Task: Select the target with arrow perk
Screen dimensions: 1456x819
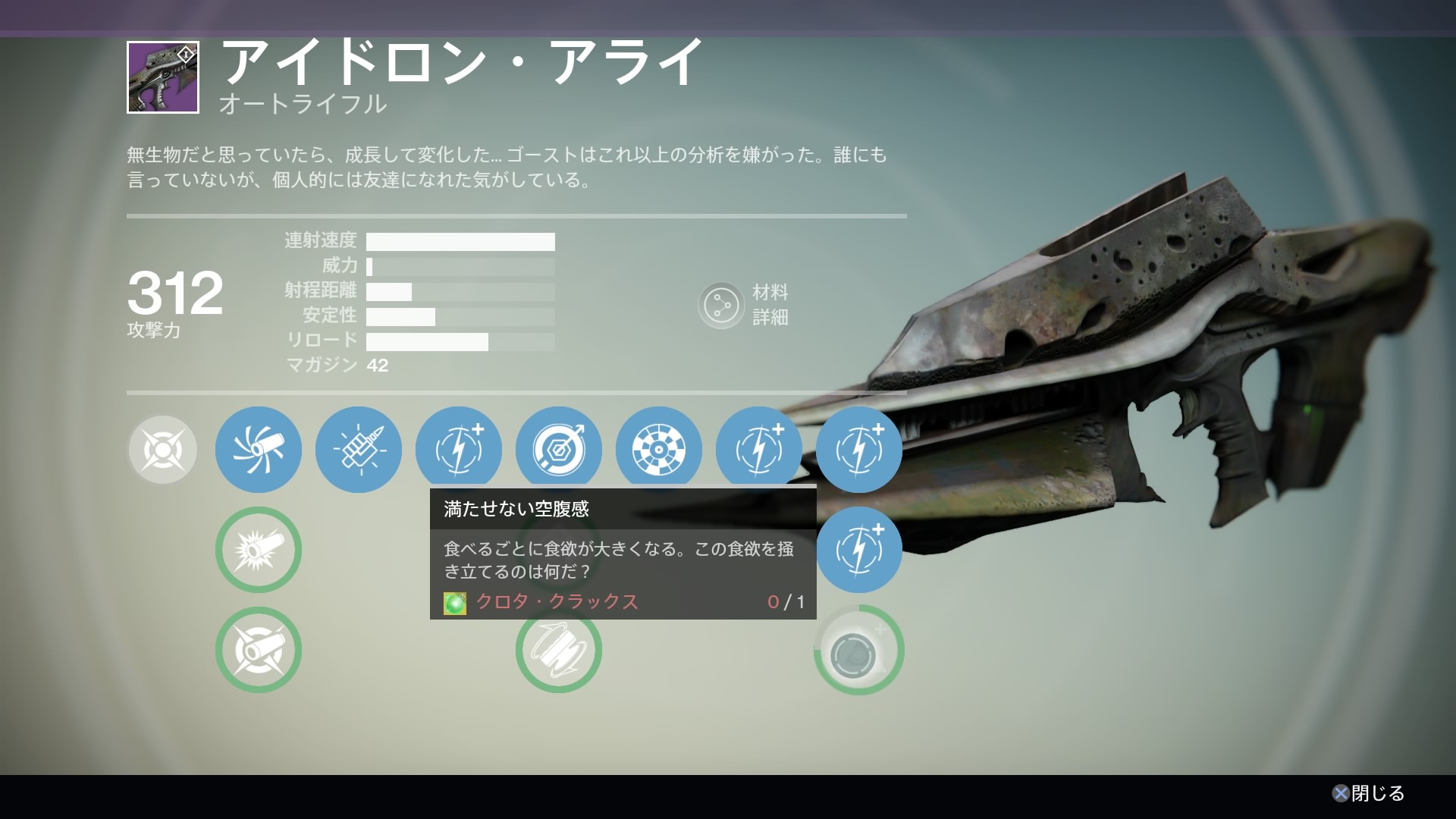Action: tap(559, 448)
